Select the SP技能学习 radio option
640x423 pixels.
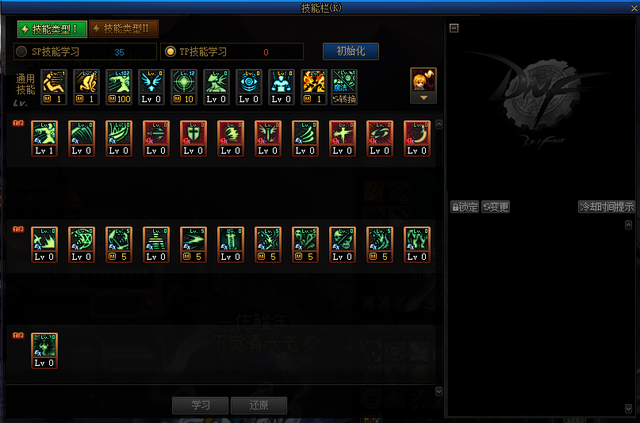pos(23,51)
